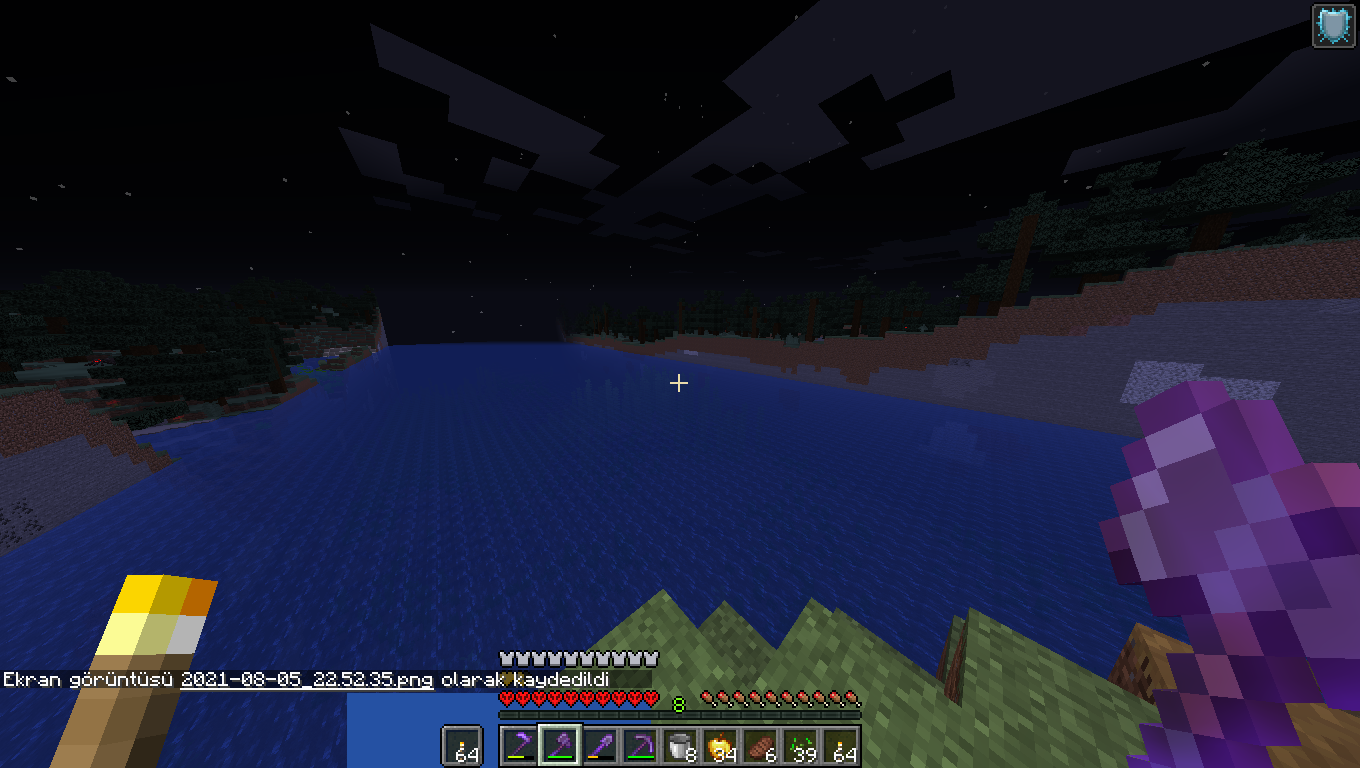This screenshot has width=1360, height=768.
Task: Select the golden apple stack
Action: pos(720,746)
